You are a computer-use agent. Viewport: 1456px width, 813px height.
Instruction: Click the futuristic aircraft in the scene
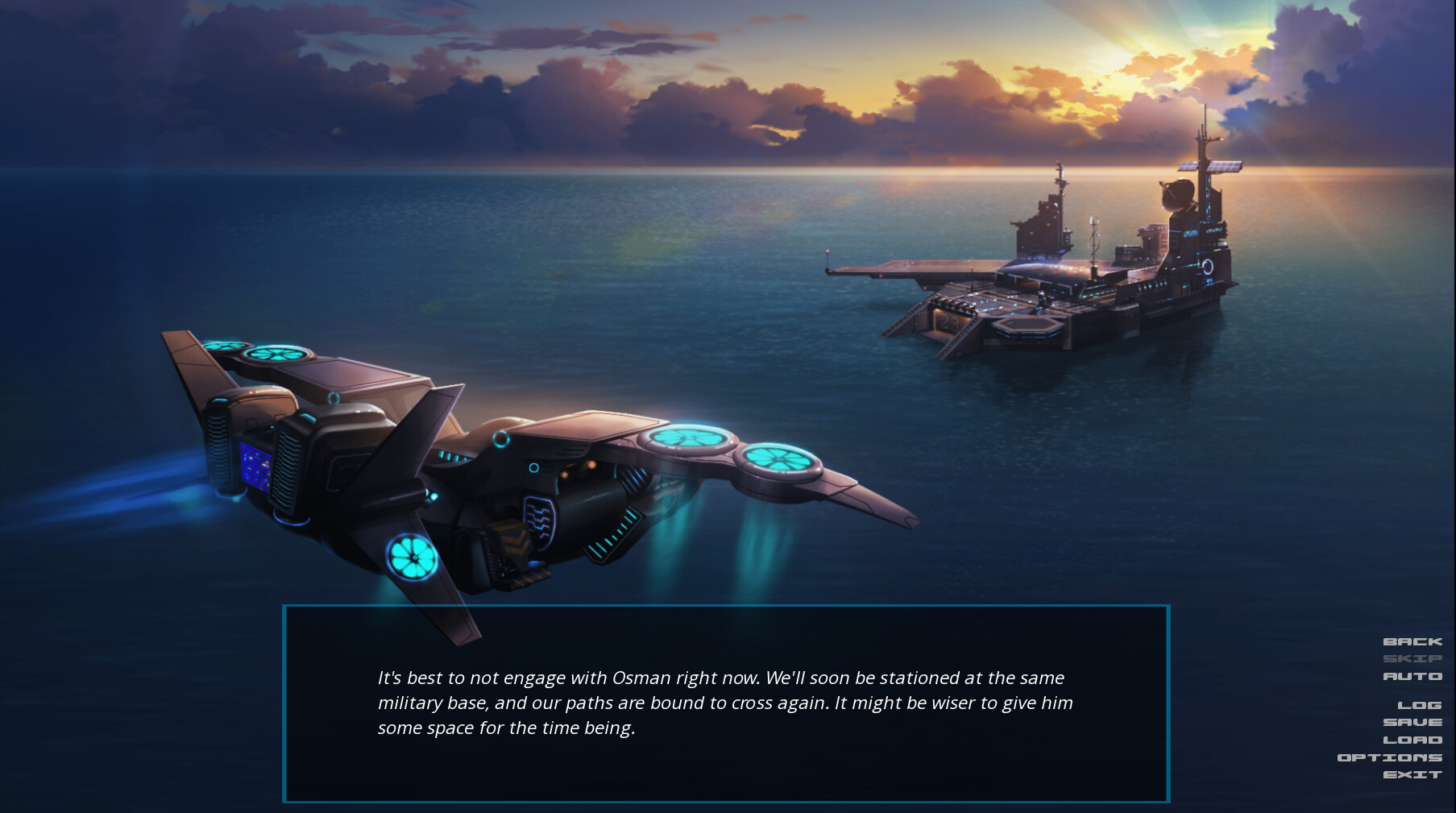pos(524,467)
